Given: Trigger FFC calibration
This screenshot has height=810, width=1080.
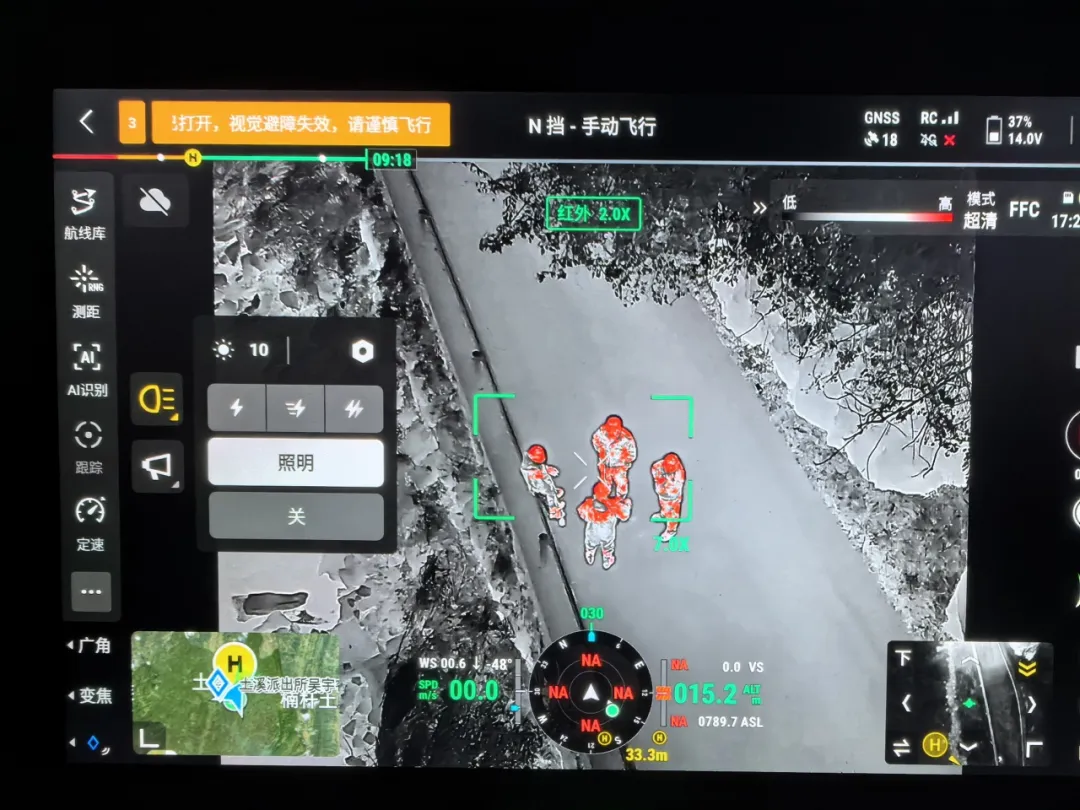Looking at the screenshot, I should tap(1024, 210).
